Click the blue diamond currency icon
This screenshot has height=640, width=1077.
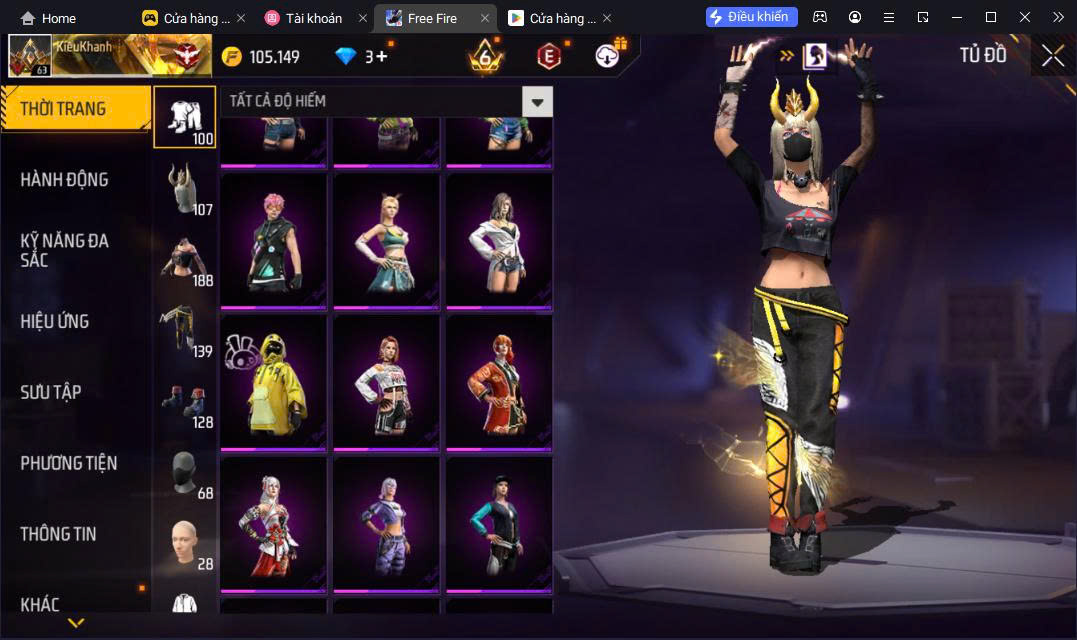coord(346,56)
